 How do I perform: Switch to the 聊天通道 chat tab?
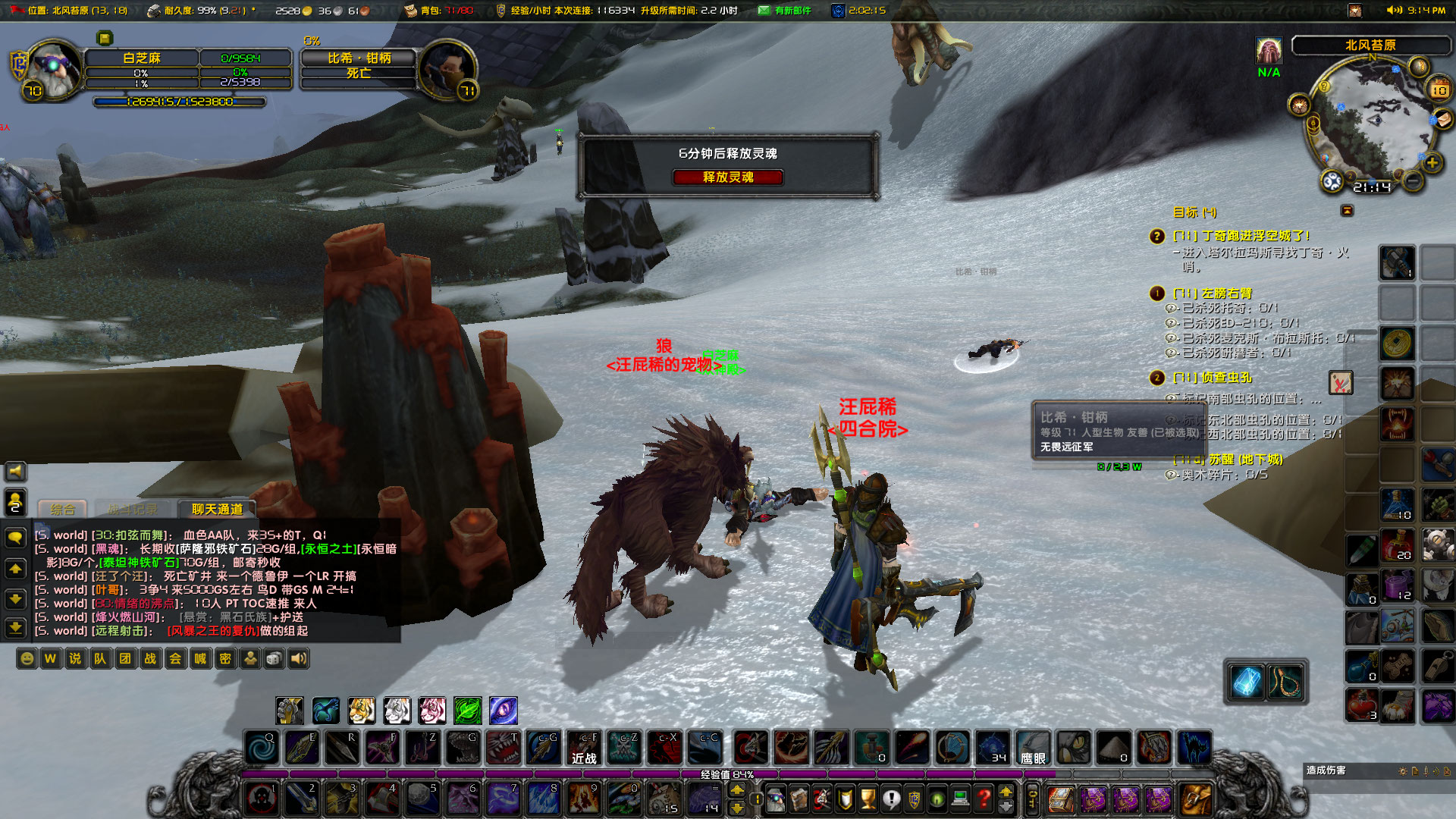pos(216,510)
